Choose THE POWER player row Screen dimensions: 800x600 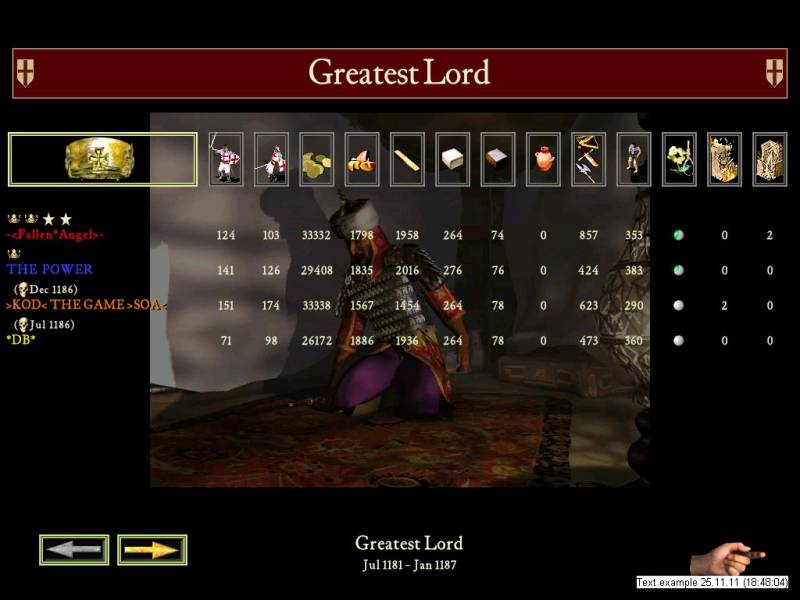(50, 269)
